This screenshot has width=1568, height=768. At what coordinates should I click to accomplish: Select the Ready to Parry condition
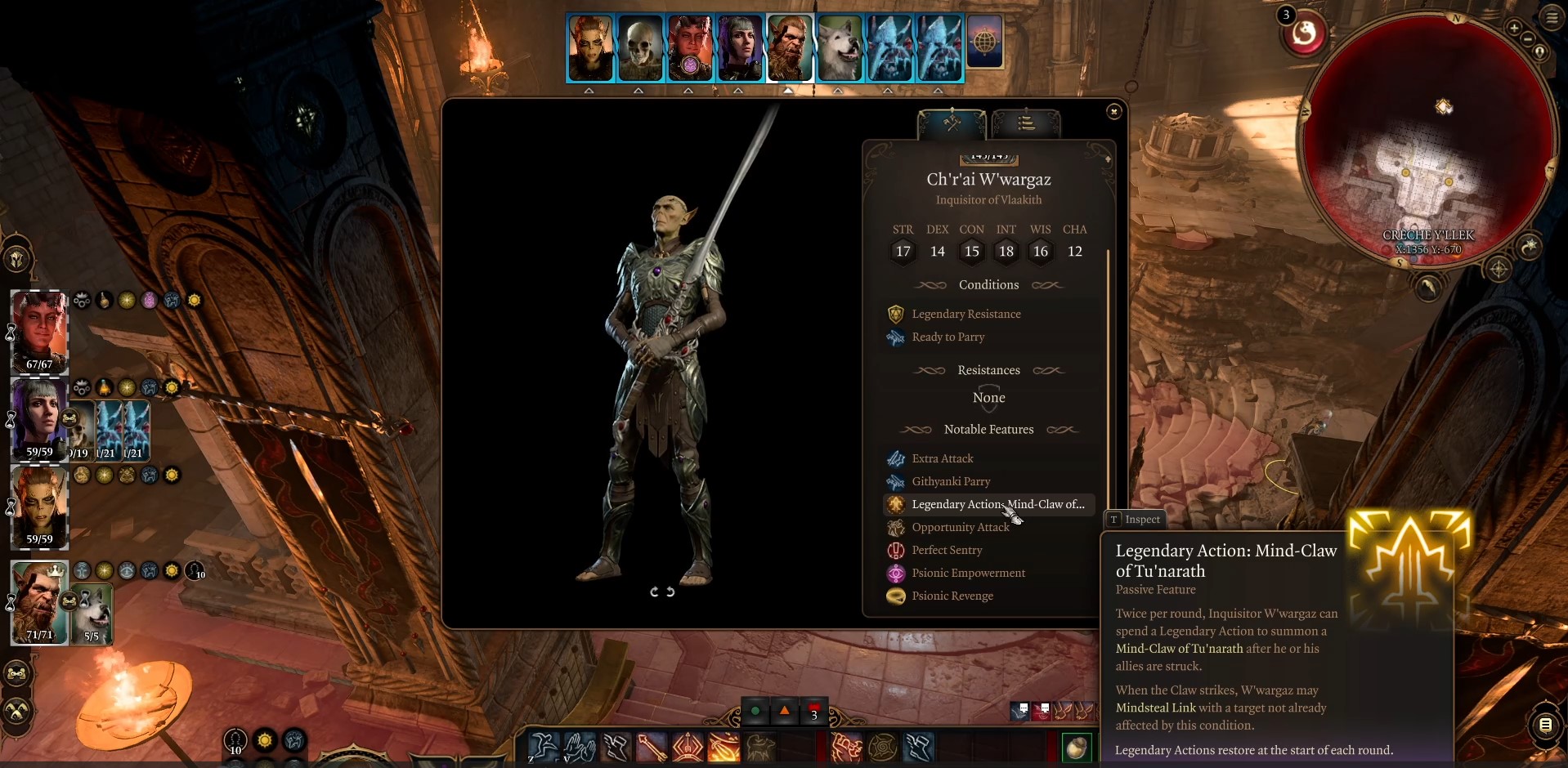point(948,337)
